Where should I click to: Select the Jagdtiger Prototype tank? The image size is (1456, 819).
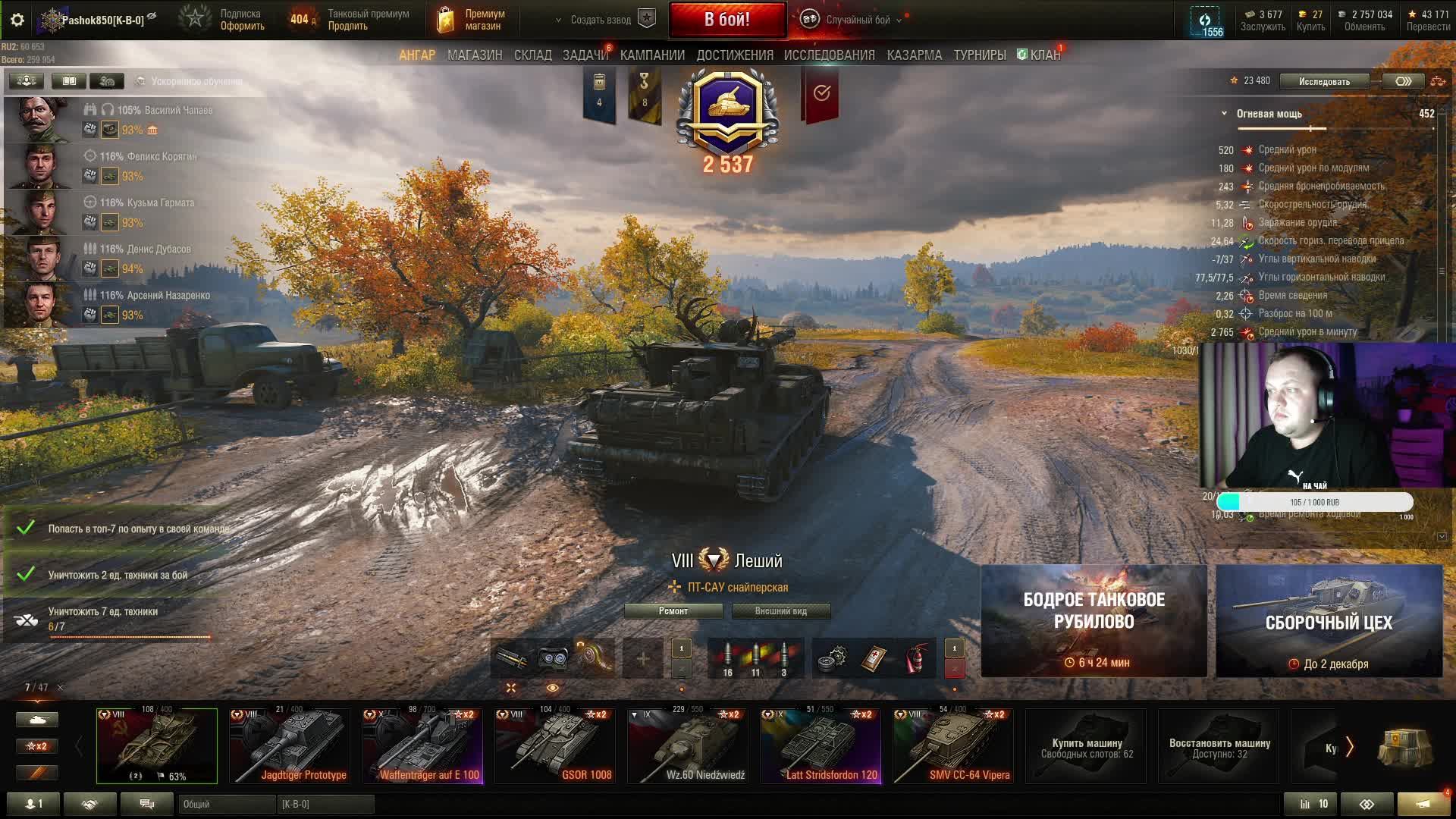(290, 745)
